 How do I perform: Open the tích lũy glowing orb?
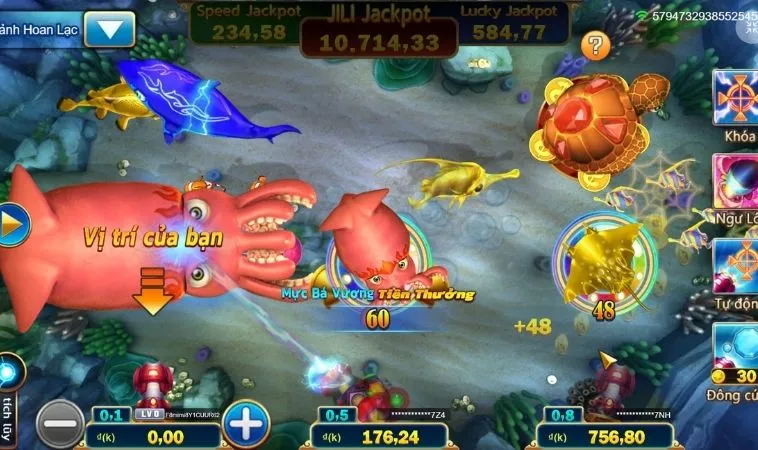pyautogui.click(x=8, y=373)
